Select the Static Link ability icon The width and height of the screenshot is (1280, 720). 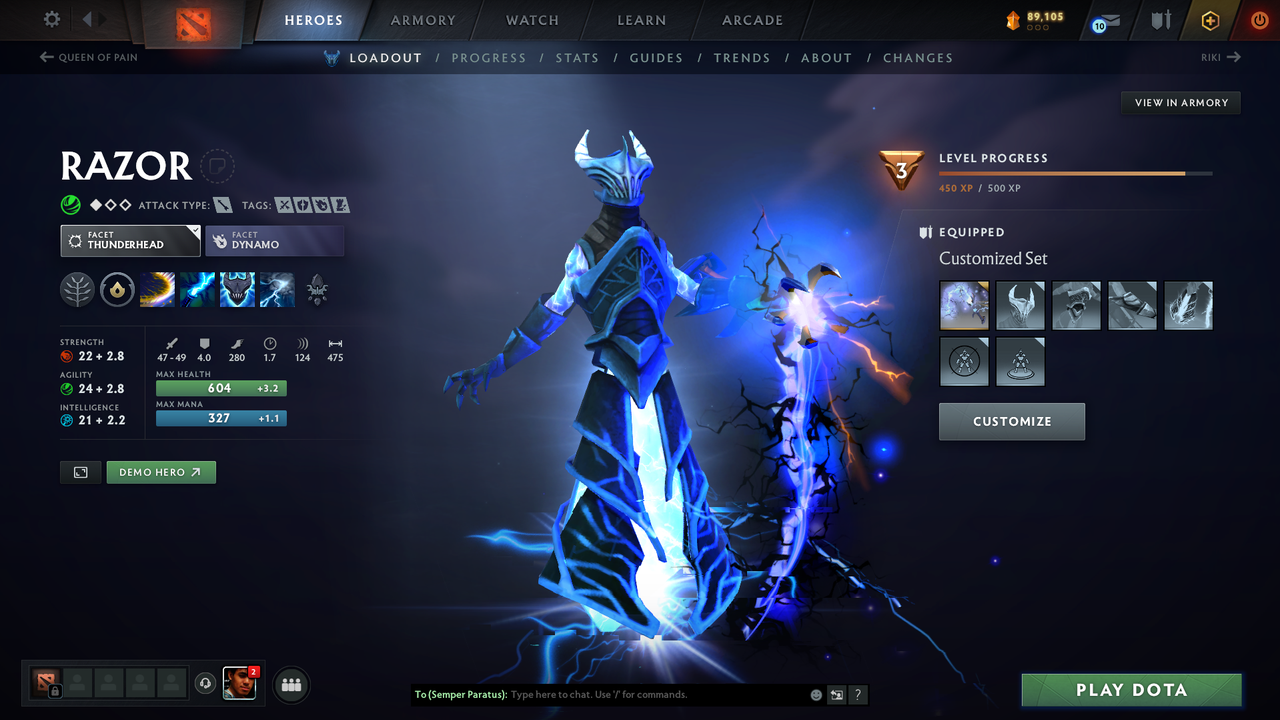(197, 289)
